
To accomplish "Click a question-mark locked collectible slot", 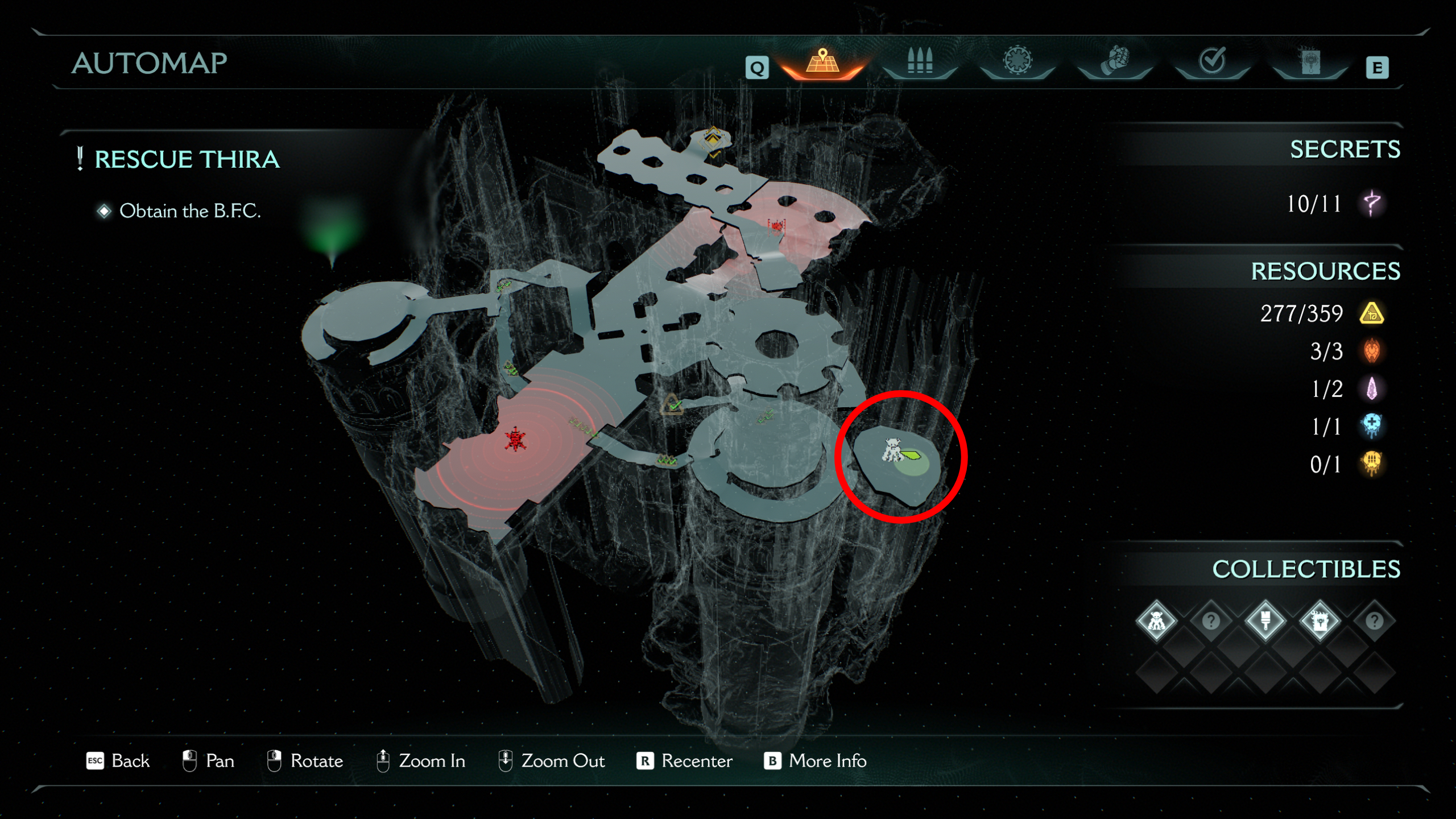I will 1211,621.
